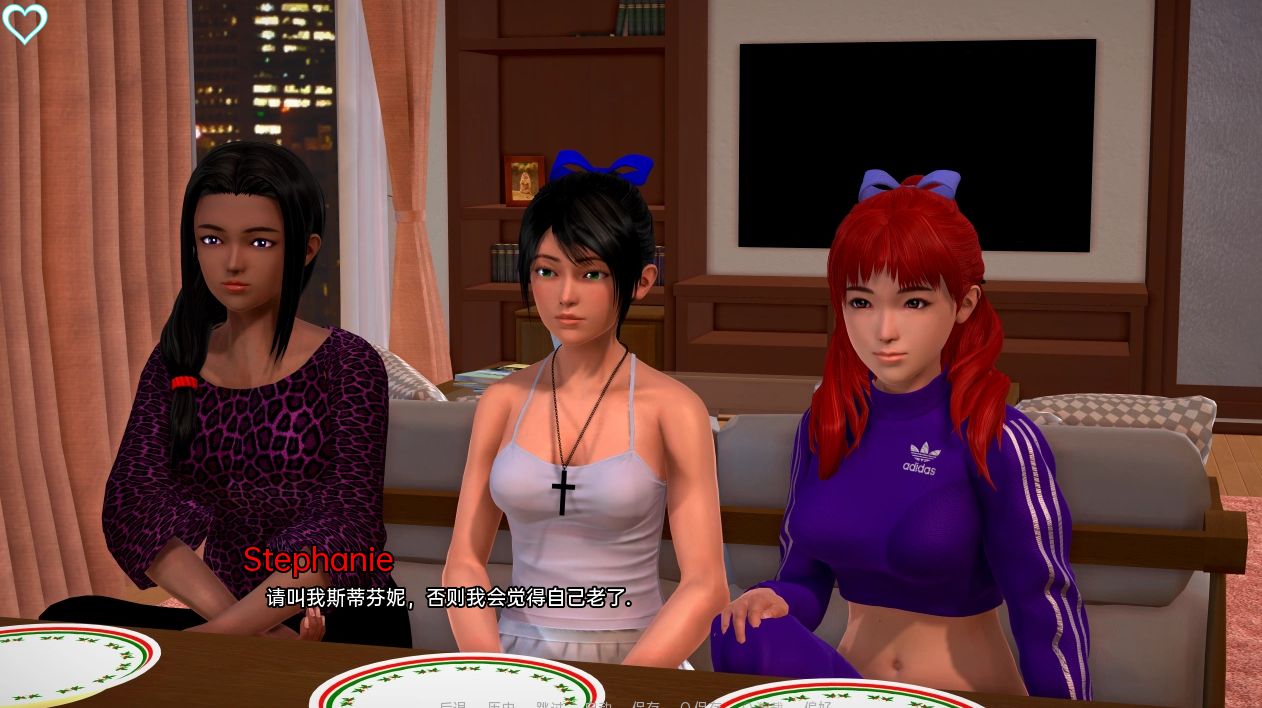The image size is (1262, 708).
Task: Open the heart icon menu
Action: [25, 24]
